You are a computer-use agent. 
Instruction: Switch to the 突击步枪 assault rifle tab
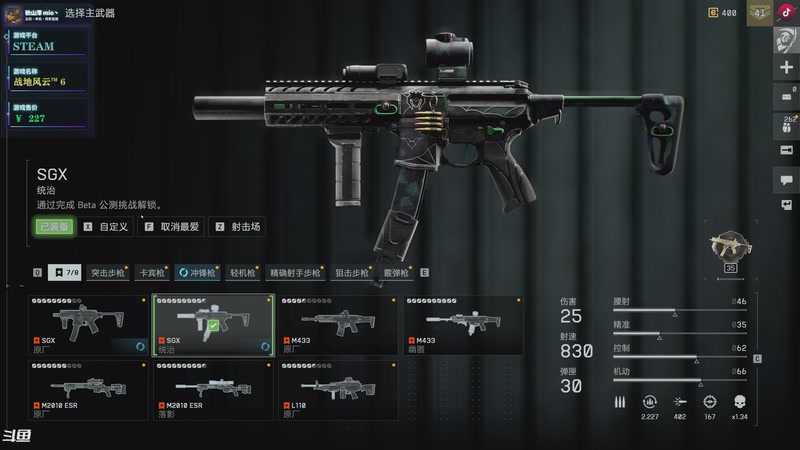pos(108,272)
